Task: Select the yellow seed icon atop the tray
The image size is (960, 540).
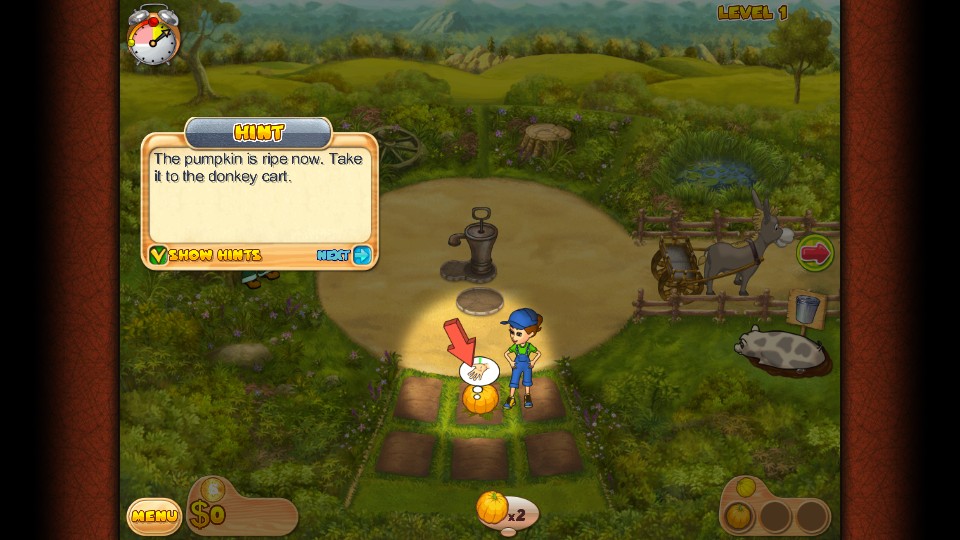Action: pos(745,487)
